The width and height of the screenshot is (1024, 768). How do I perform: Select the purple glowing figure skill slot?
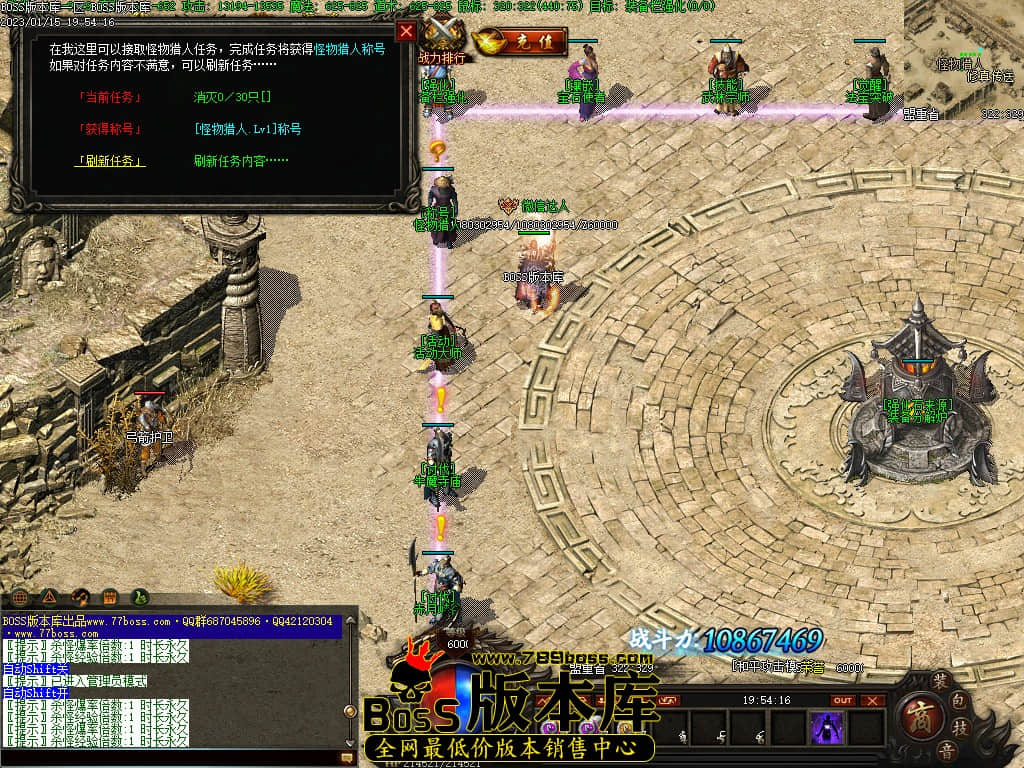(x=827, y=728)
